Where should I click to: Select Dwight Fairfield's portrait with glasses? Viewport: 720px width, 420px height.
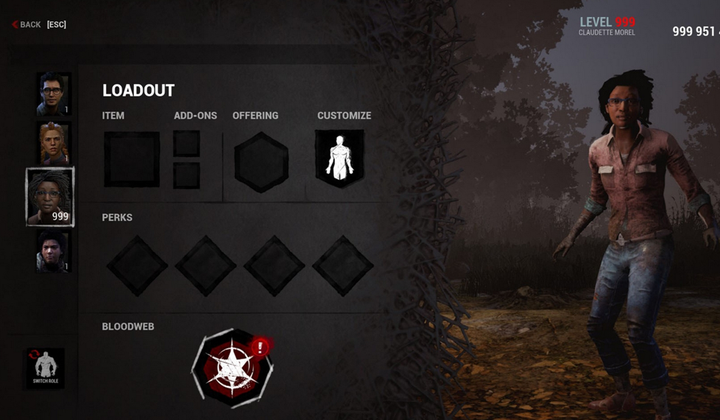[x=53, y=94]
